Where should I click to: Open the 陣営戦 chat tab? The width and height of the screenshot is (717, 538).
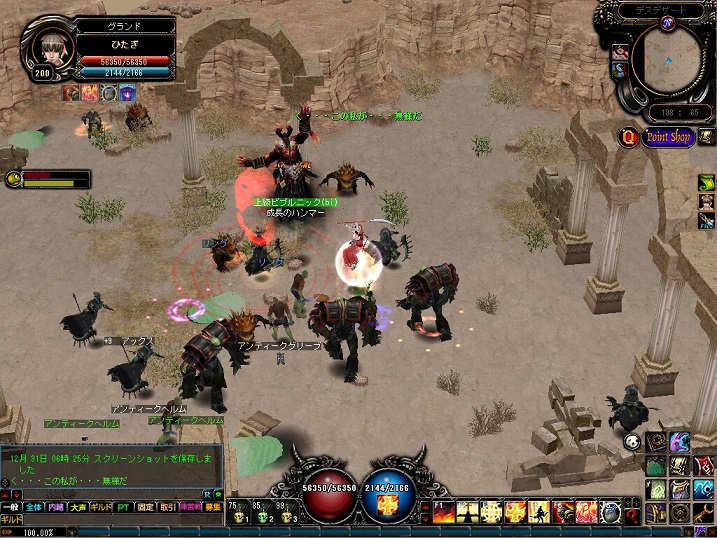[190, 507]
